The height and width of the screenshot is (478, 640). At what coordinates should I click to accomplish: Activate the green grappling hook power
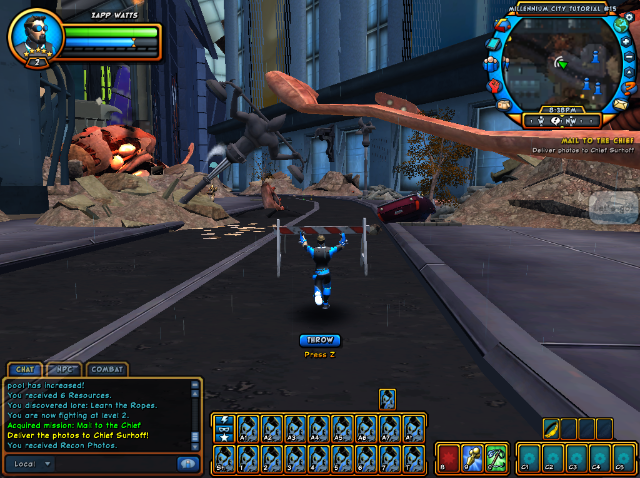point(497,457)
